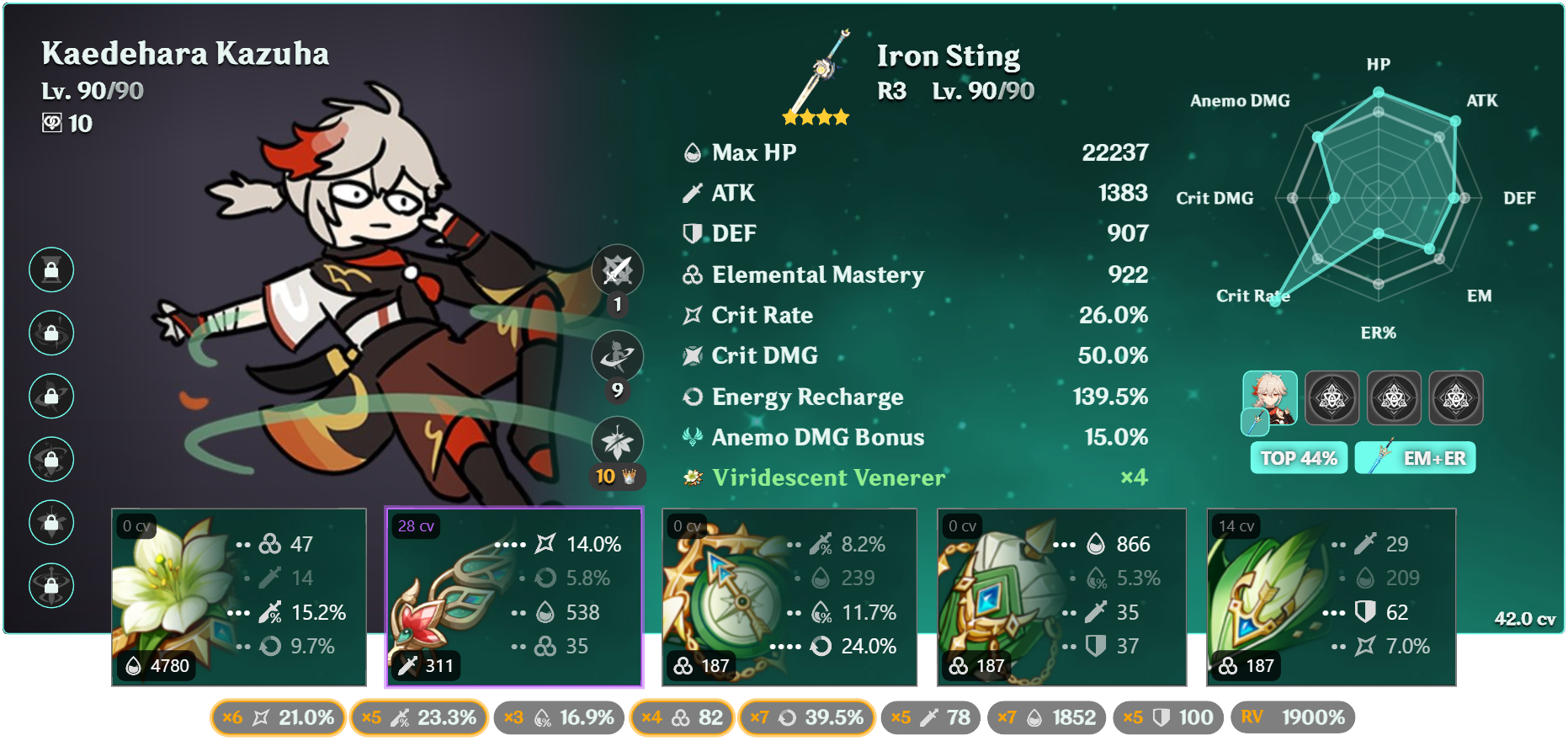Screen dimensions: 1568x741
Task: Click the Viridescent Venerer set bonus label
Action: click(828, 477)
